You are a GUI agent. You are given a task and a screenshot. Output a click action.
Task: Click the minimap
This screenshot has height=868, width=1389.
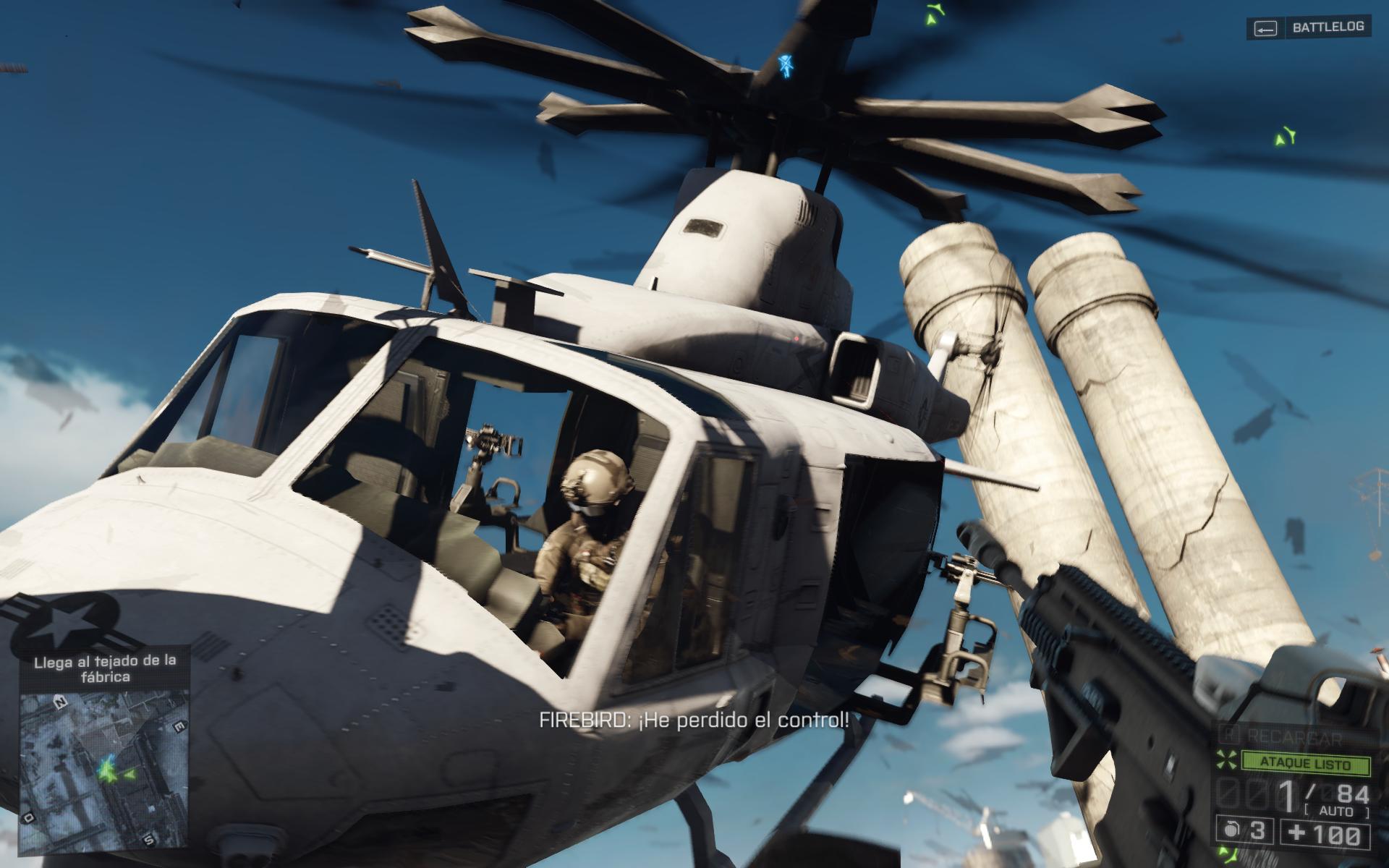tap(105, 770)
